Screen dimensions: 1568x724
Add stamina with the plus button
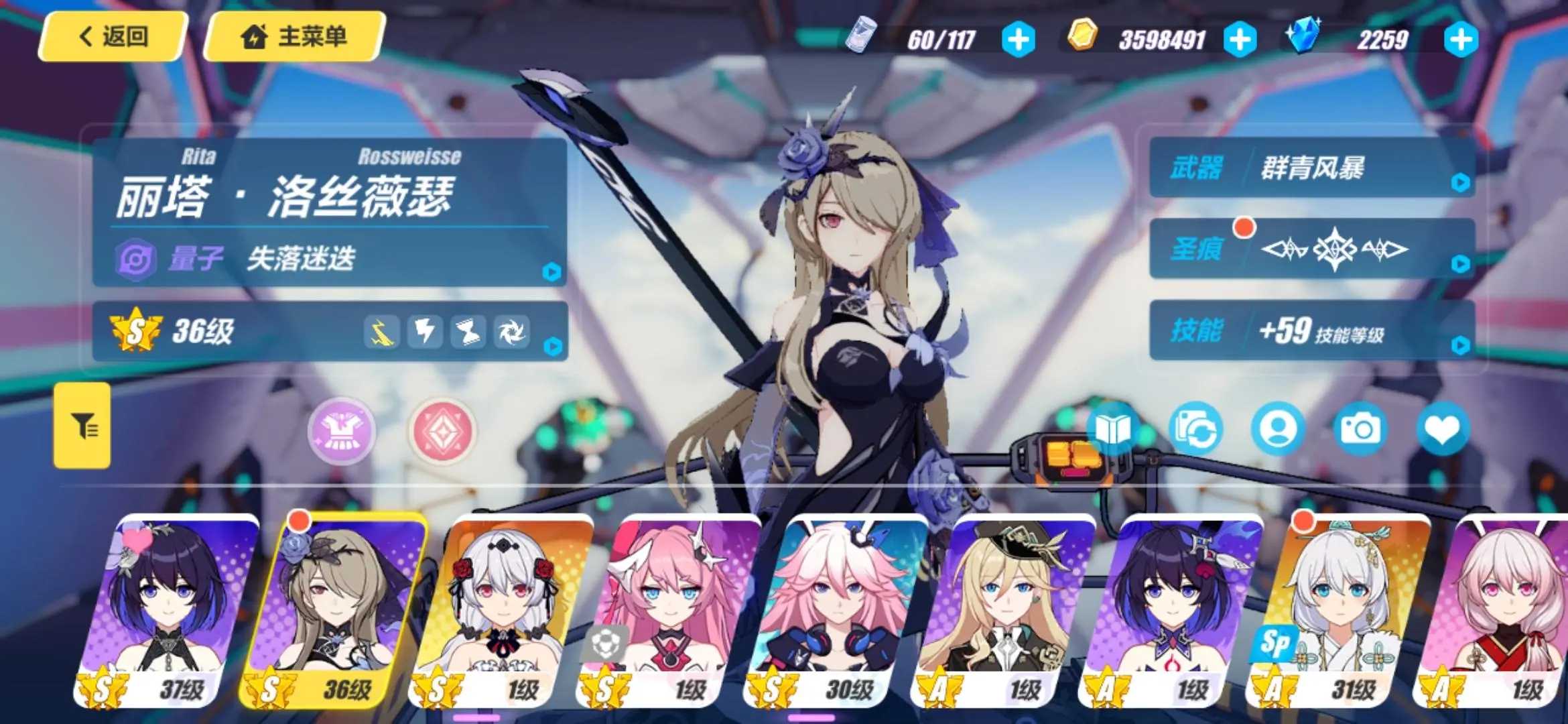pos(1018,40)
